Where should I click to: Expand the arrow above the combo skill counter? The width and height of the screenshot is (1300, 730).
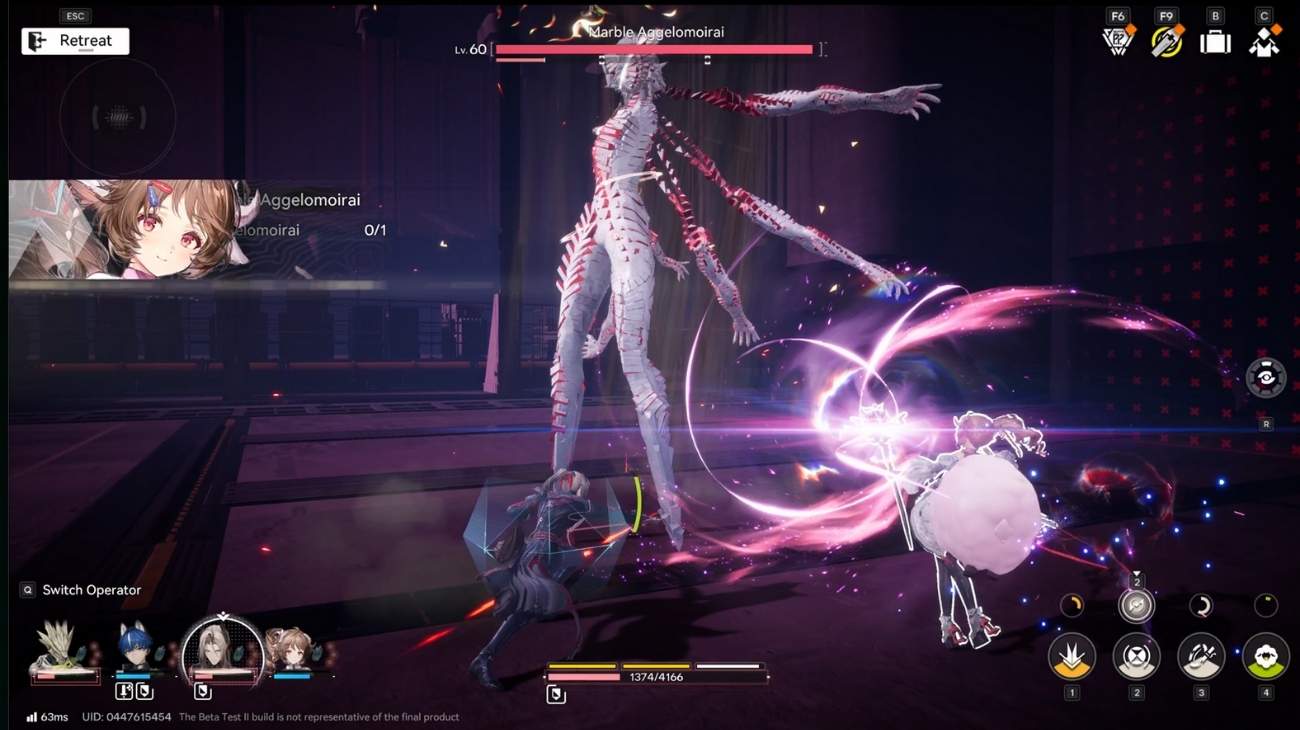click(x=1137, y=574)
